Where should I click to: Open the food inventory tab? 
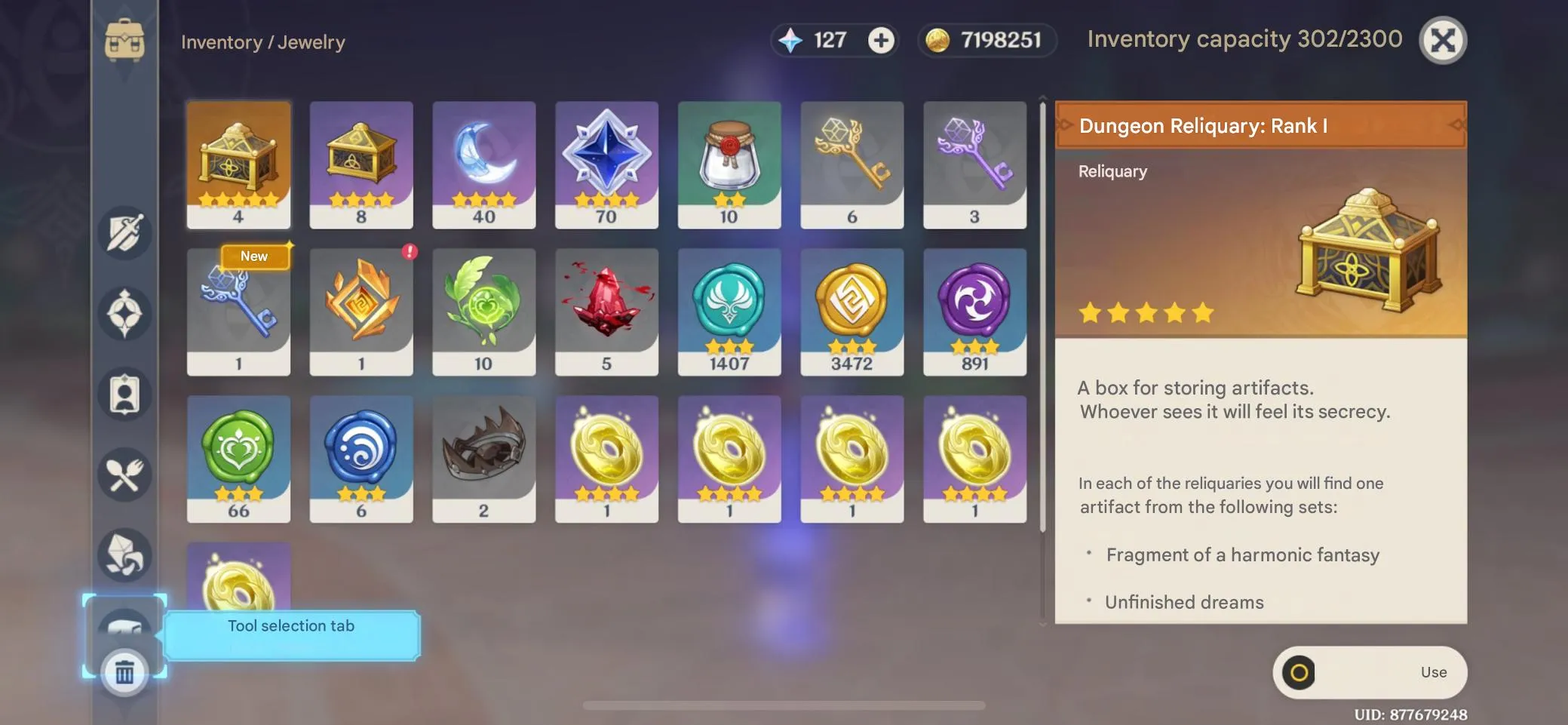[124, 475]
